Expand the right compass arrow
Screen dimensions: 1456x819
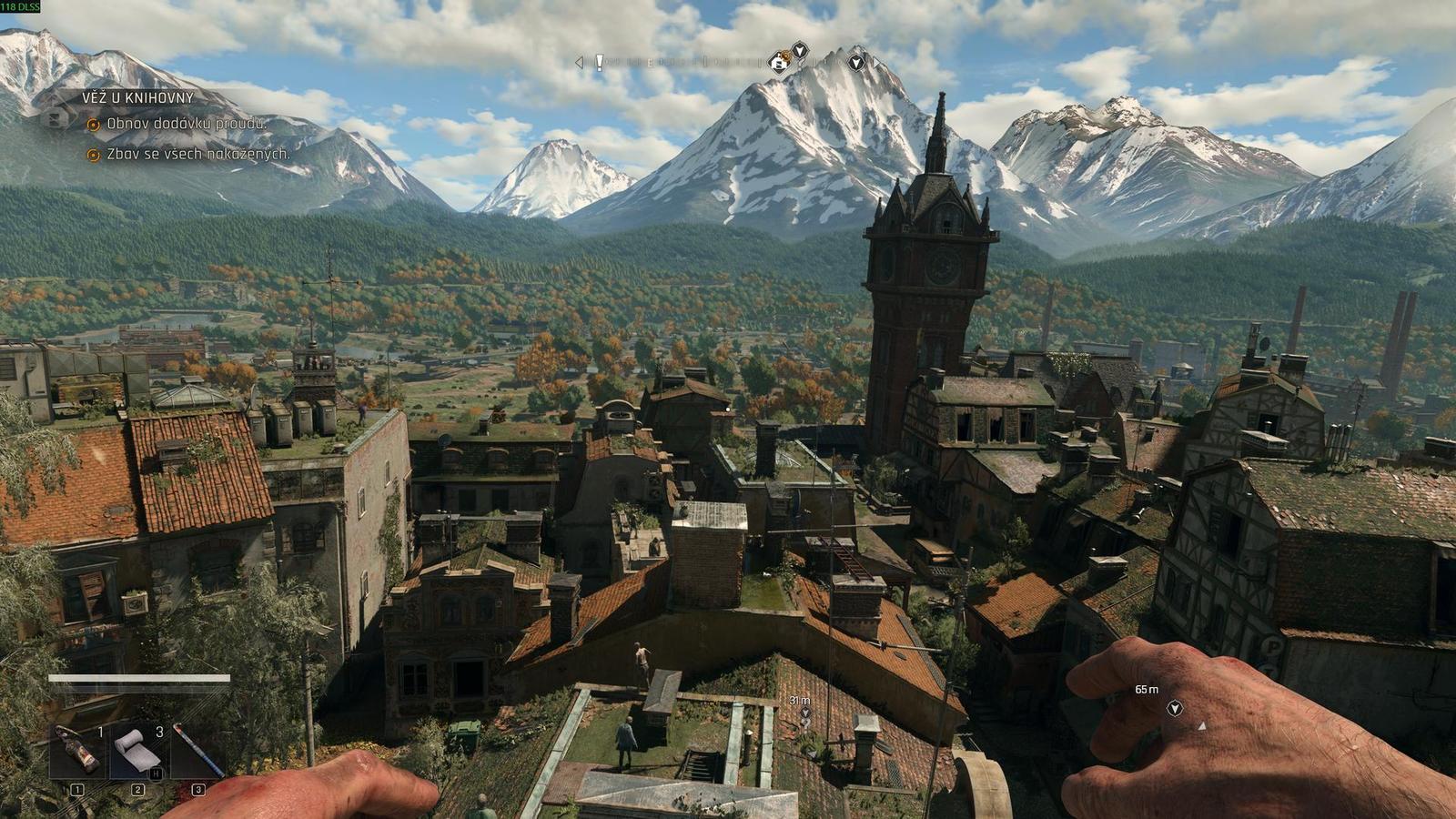coord(875,63)
